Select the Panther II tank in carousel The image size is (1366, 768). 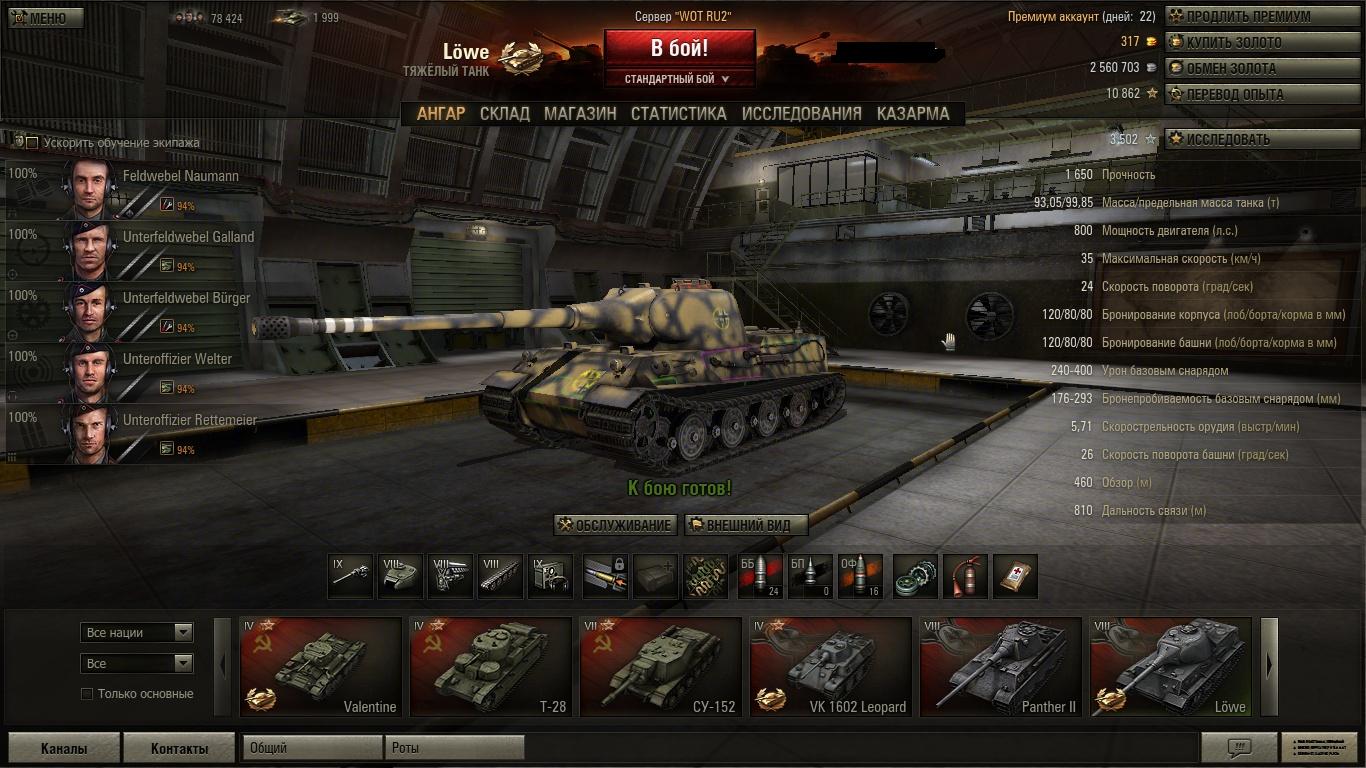point(1000,666)
